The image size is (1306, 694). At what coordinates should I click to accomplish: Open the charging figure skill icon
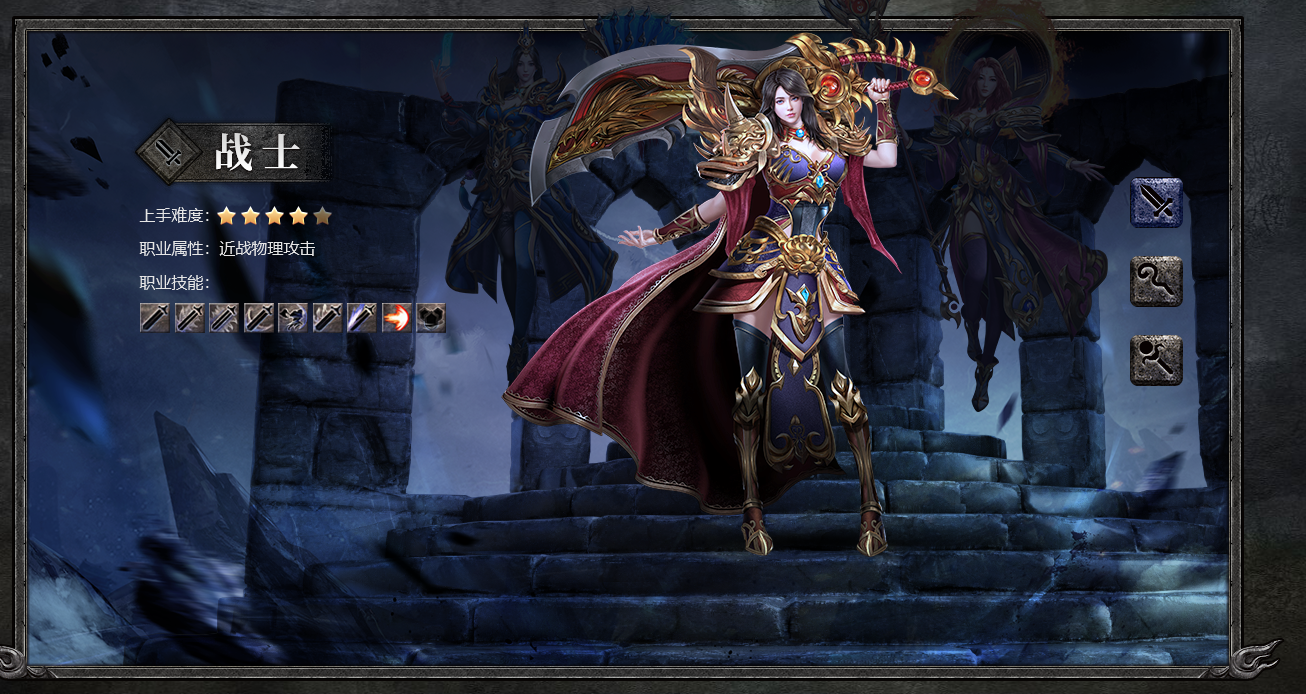[293, 318]
